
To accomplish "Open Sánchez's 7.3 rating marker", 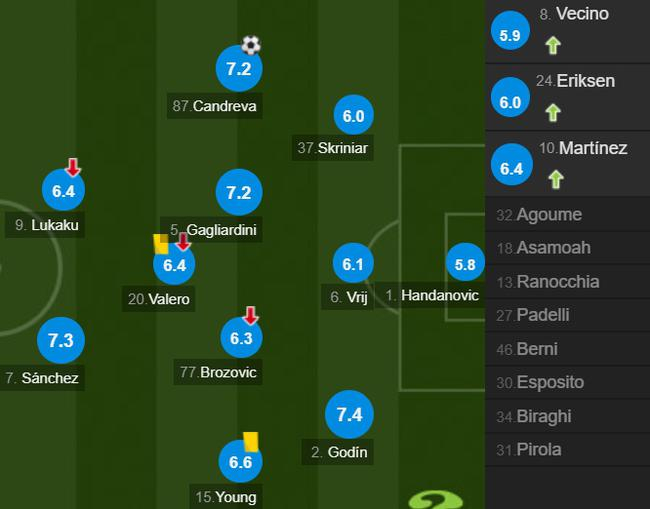I will coord(60,341).
